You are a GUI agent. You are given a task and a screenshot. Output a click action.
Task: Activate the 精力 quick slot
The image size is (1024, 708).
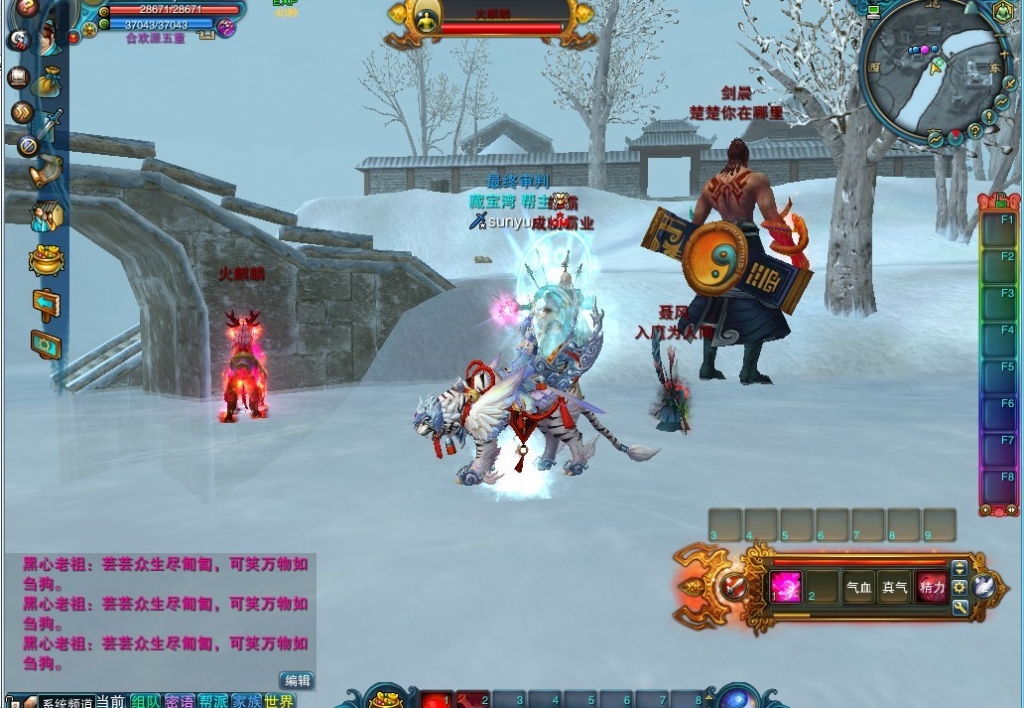click(x=932, y=588)
